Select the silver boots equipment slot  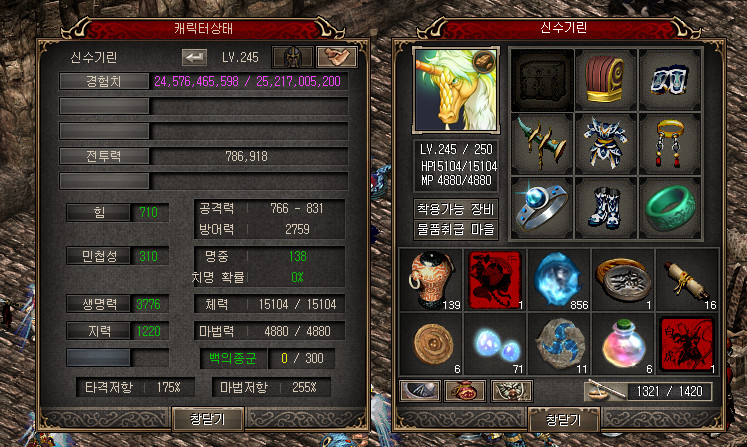(x=604, y=207)
